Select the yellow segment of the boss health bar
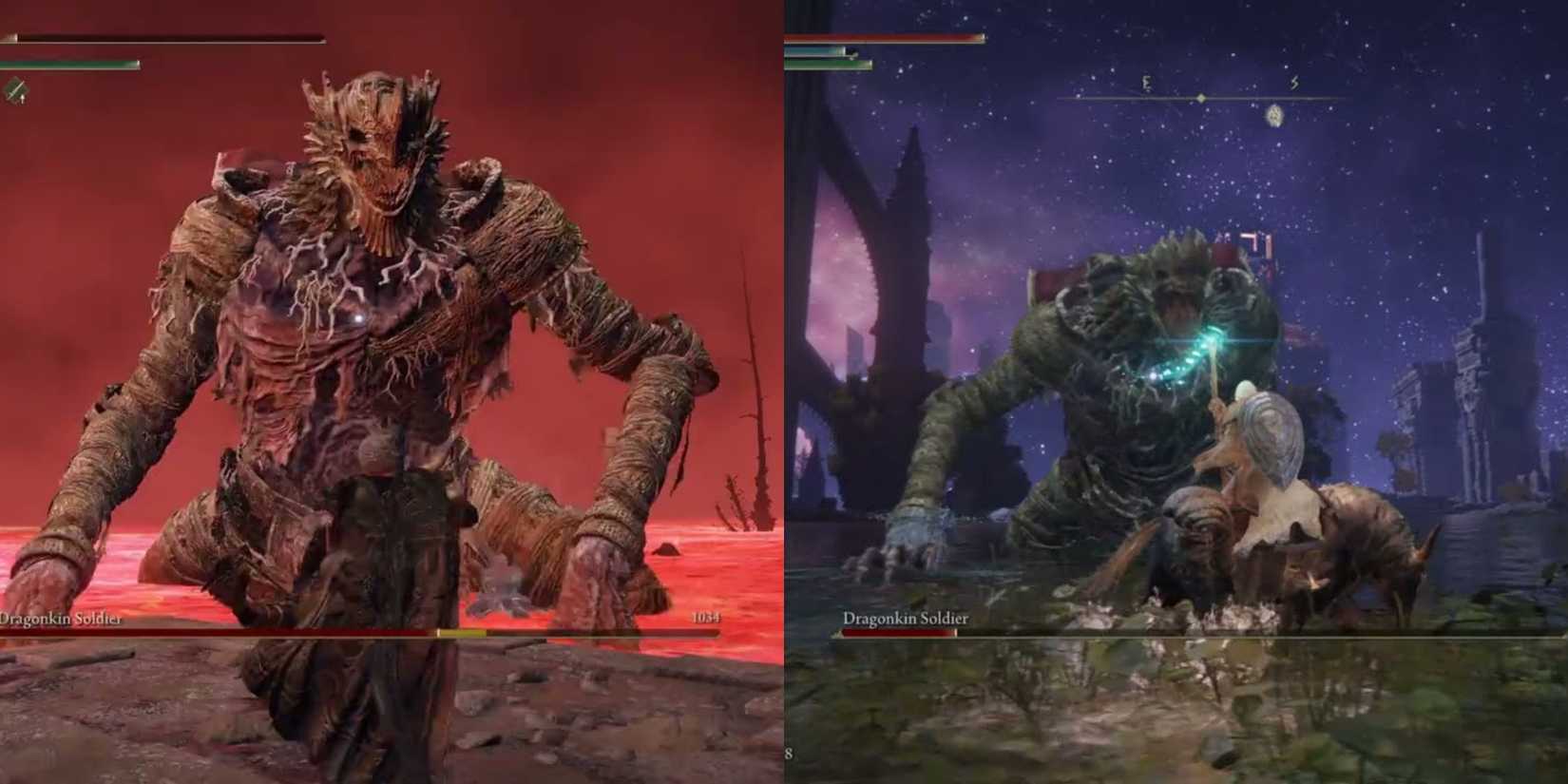The image size is (1568, 784). tap(461, 632)
